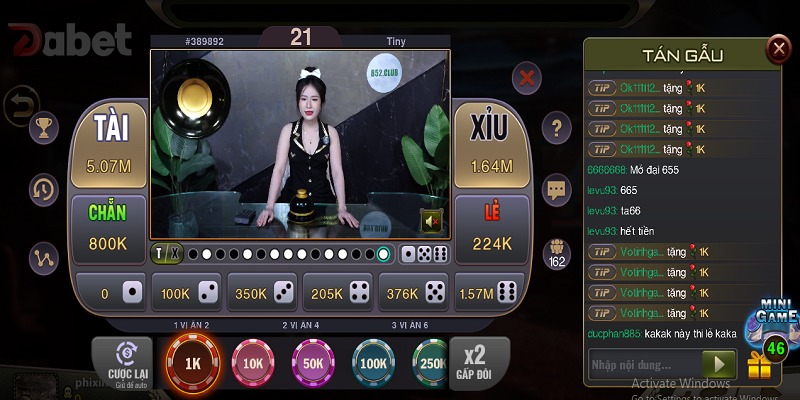This screenshot has height=400, width=800.
Task: Click the chat message input field
Action: [645, 365]
